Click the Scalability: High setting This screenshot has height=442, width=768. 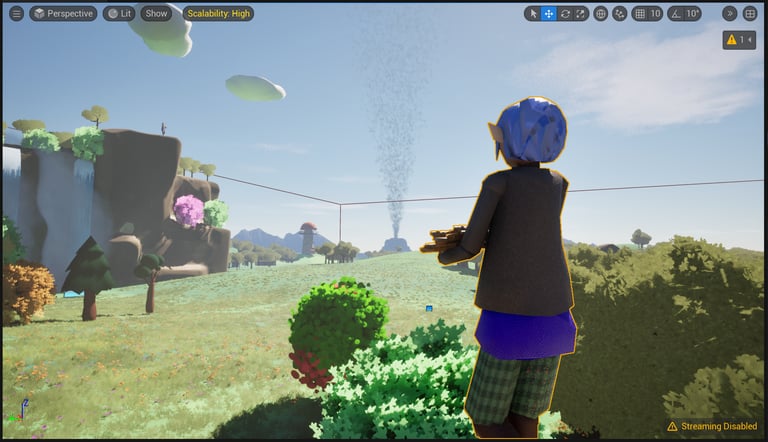(x=218, y=13)
